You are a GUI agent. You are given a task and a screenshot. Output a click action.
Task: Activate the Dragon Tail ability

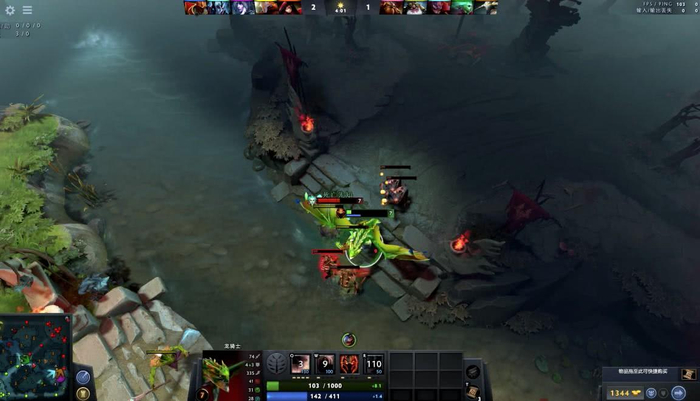(x=325, y=363)
